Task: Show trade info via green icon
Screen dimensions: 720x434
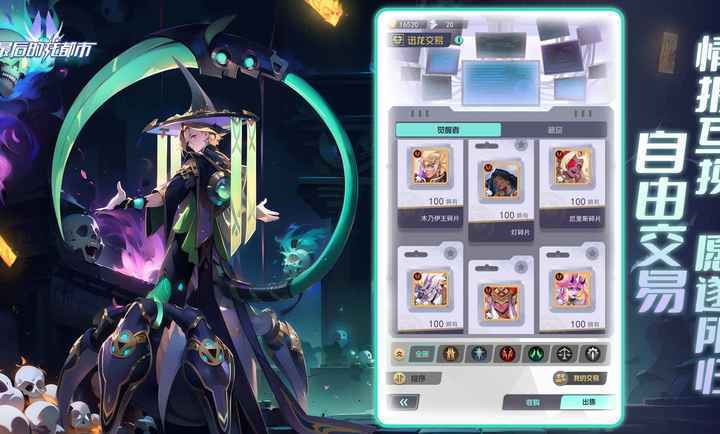Action: [x=459, y=40]
